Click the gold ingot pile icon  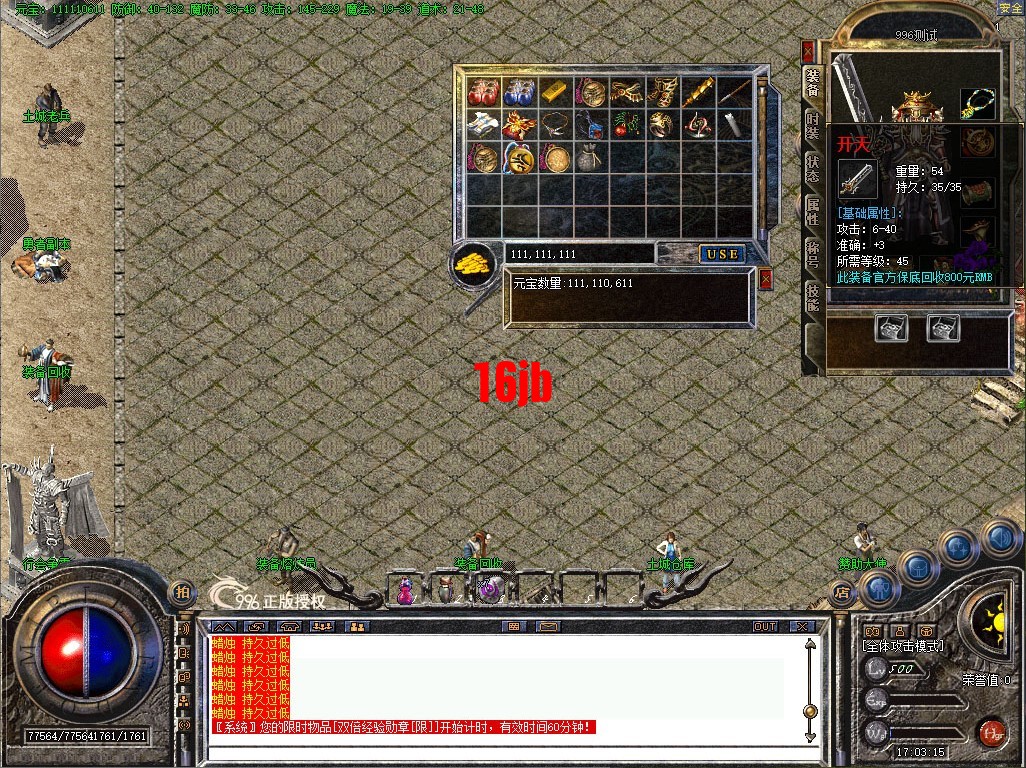click(x=473, y=262)
